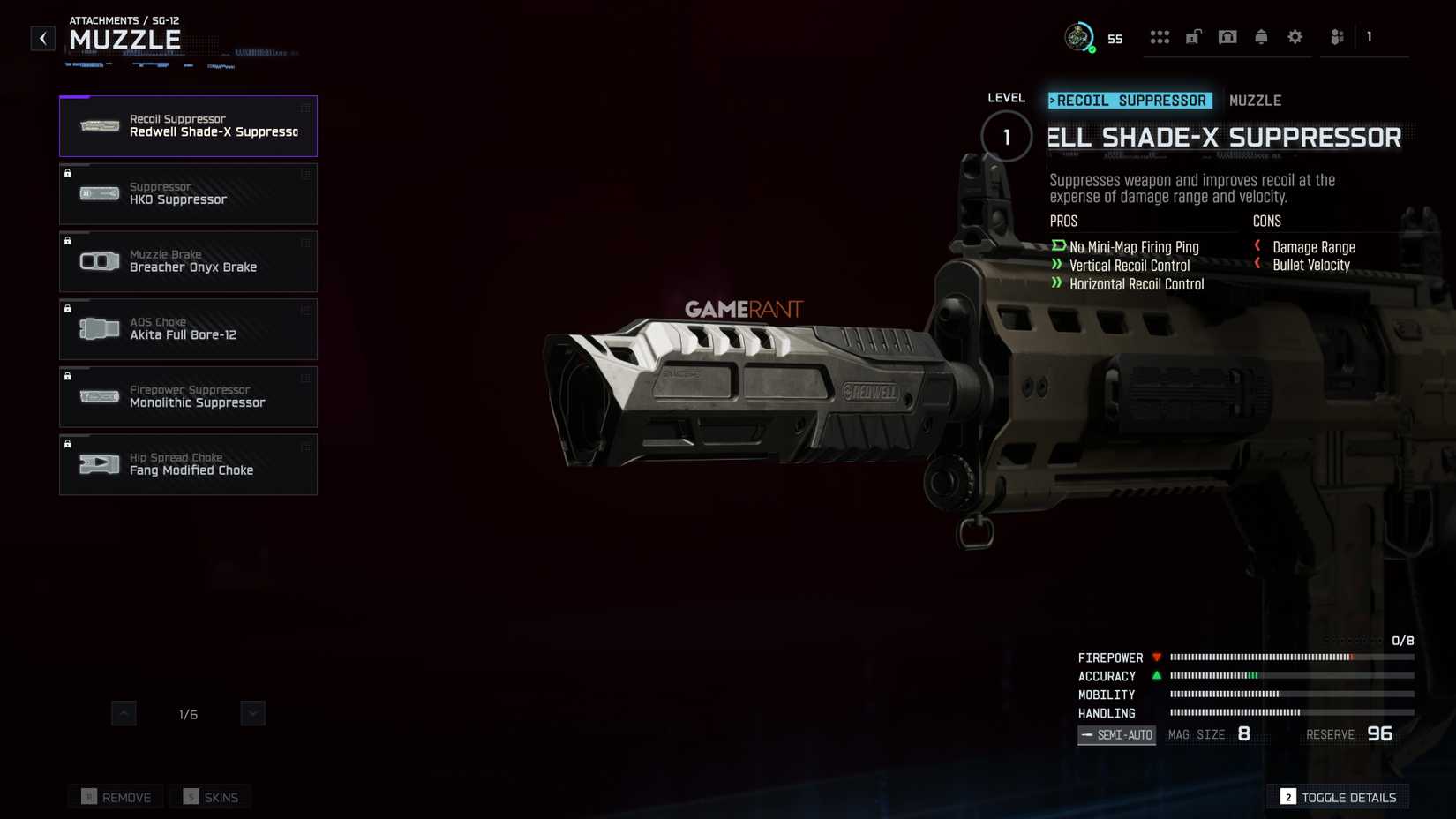Click the player avatar at level 55

click(1078, 37)
